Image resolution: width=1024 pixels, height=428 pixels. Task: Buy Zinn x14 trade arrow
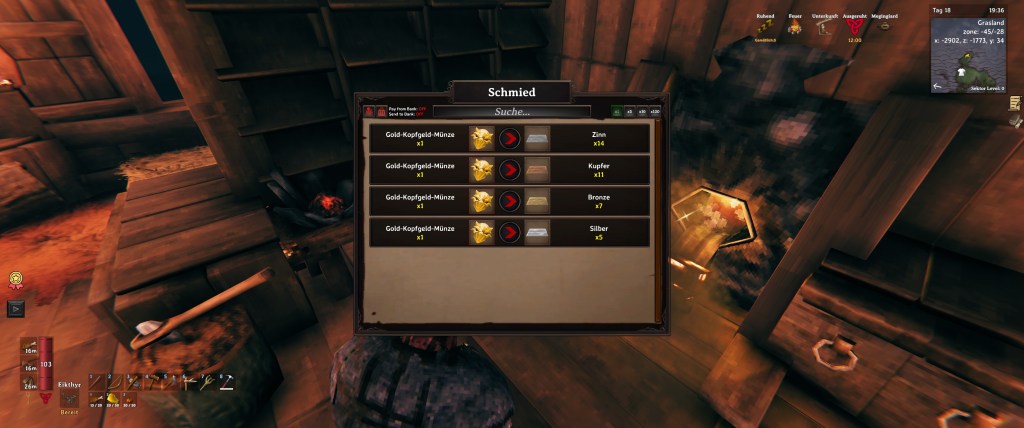[x=510, y=137]
